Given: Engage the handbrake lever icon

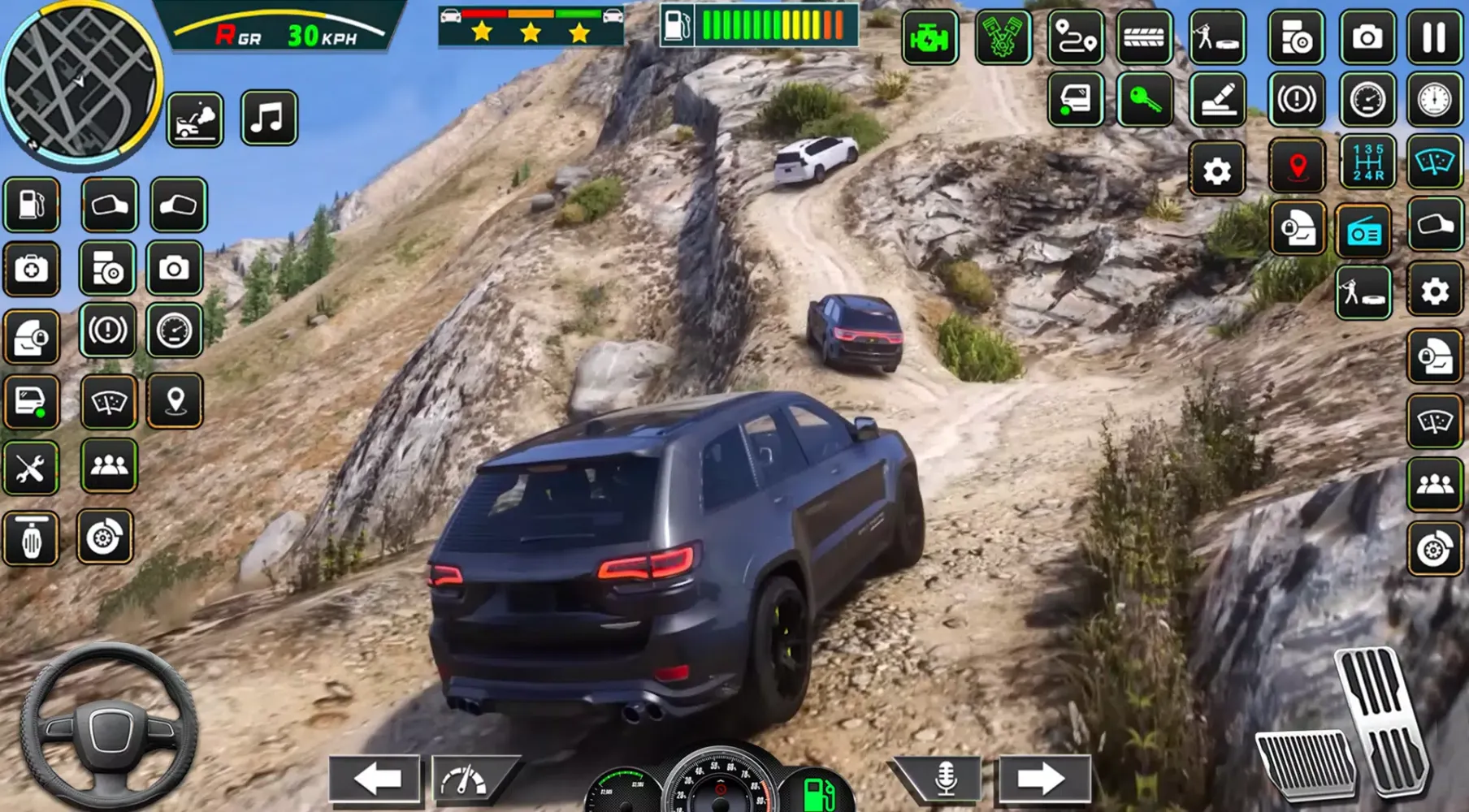Looking at the screenshot, I should coord(1217,100).
